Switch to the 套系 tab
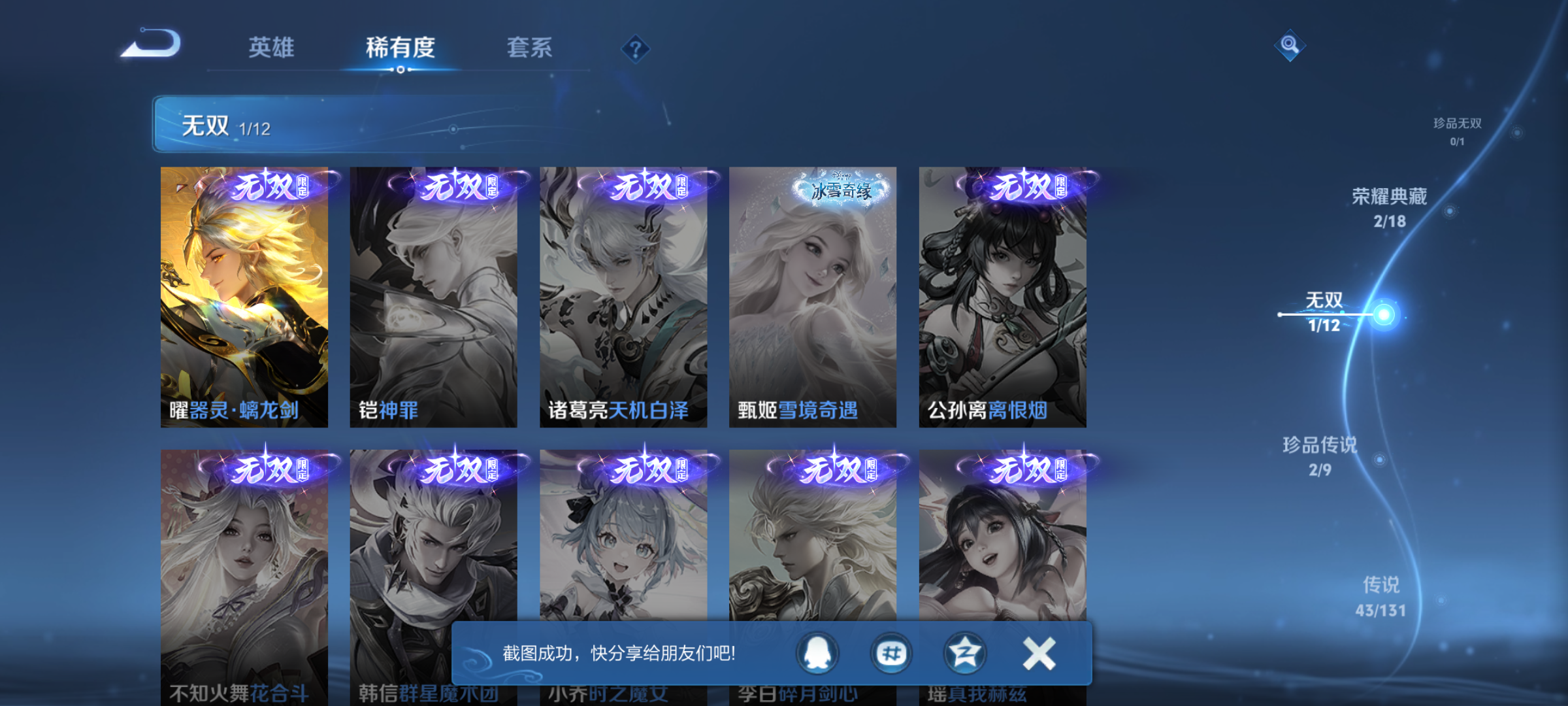Image resolution: width=1568 pixels, height=706 pixels. (x=530, y=48)
